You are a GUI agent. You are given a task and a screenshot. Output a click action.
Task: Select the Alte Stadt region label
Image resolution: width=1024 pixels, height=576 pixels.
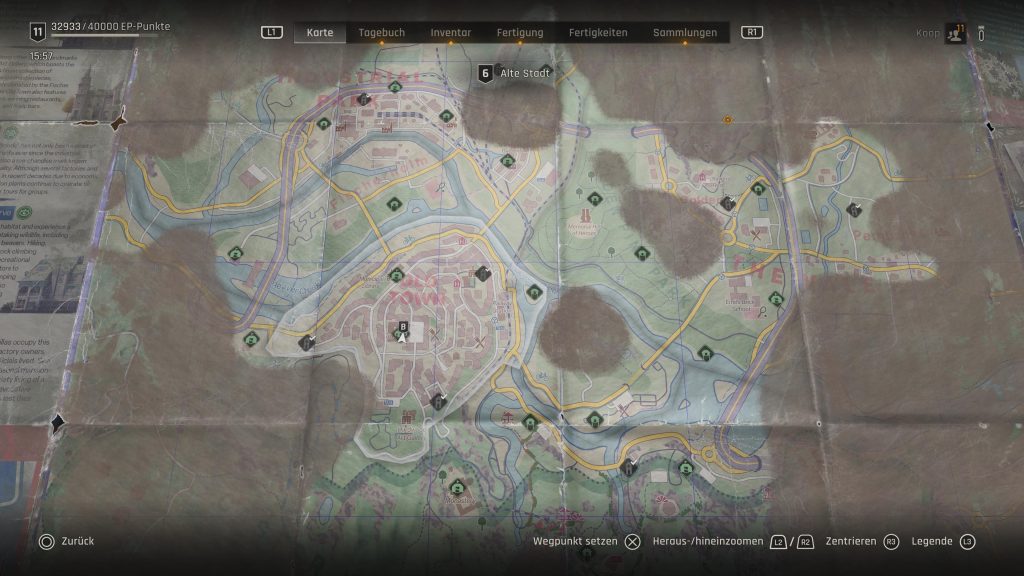tap(526, 72)
